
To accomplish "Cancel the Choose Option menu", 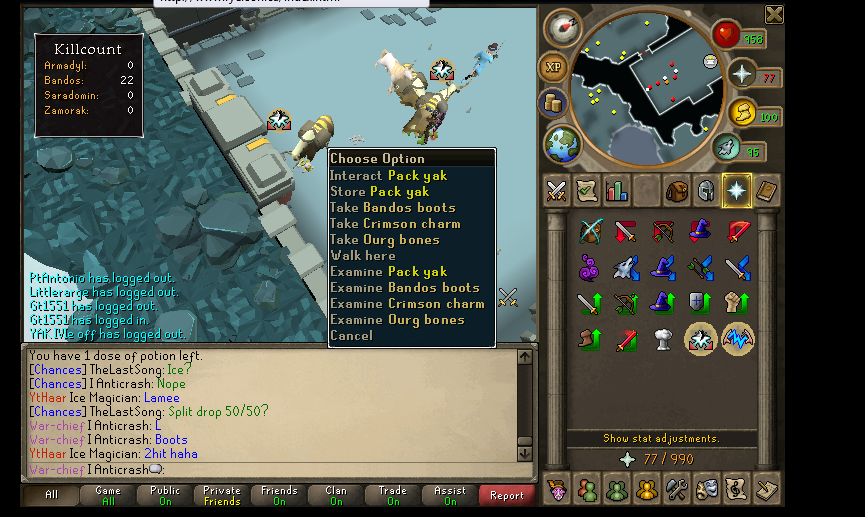I will [x=351, y=336].
